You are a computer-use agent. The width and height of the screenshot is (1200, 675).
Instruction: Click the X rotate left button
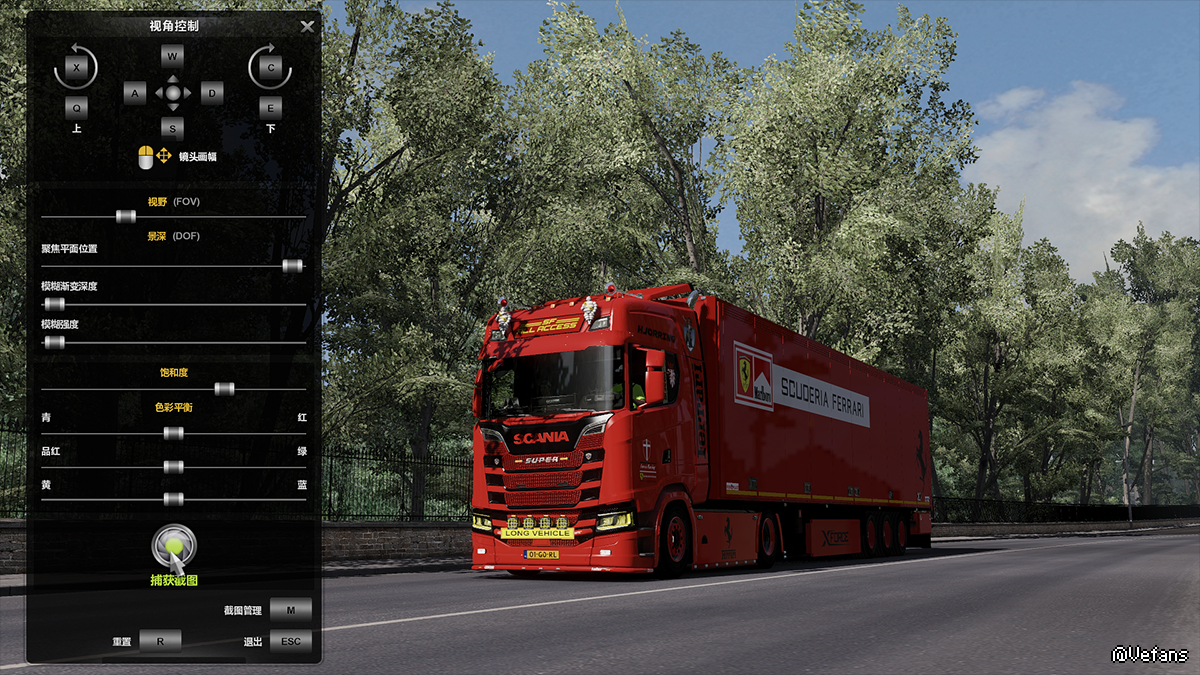(77, 68)
